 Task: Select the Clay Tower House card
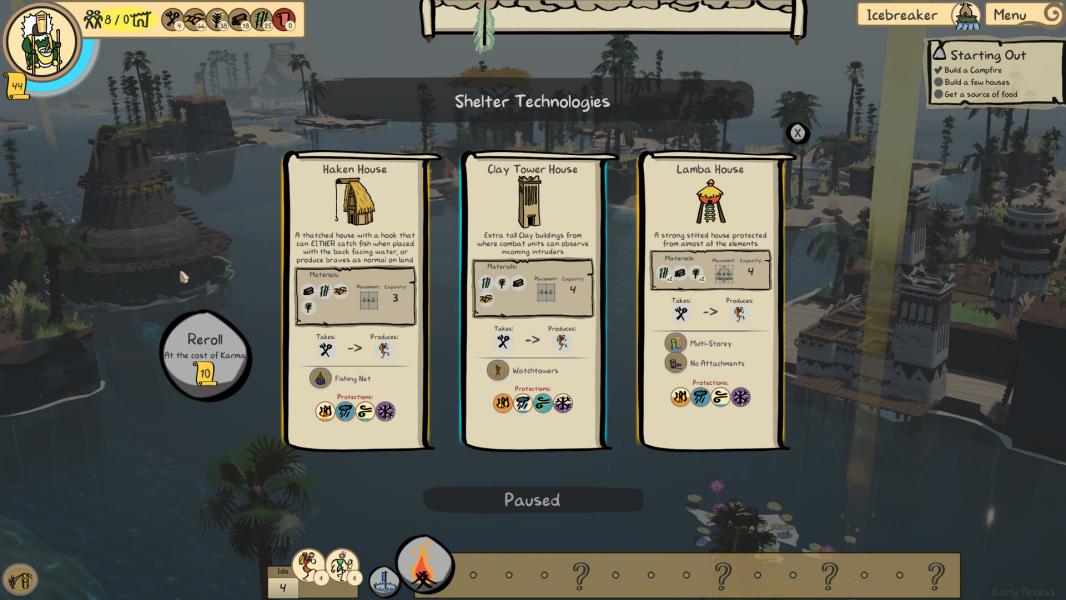533,300
